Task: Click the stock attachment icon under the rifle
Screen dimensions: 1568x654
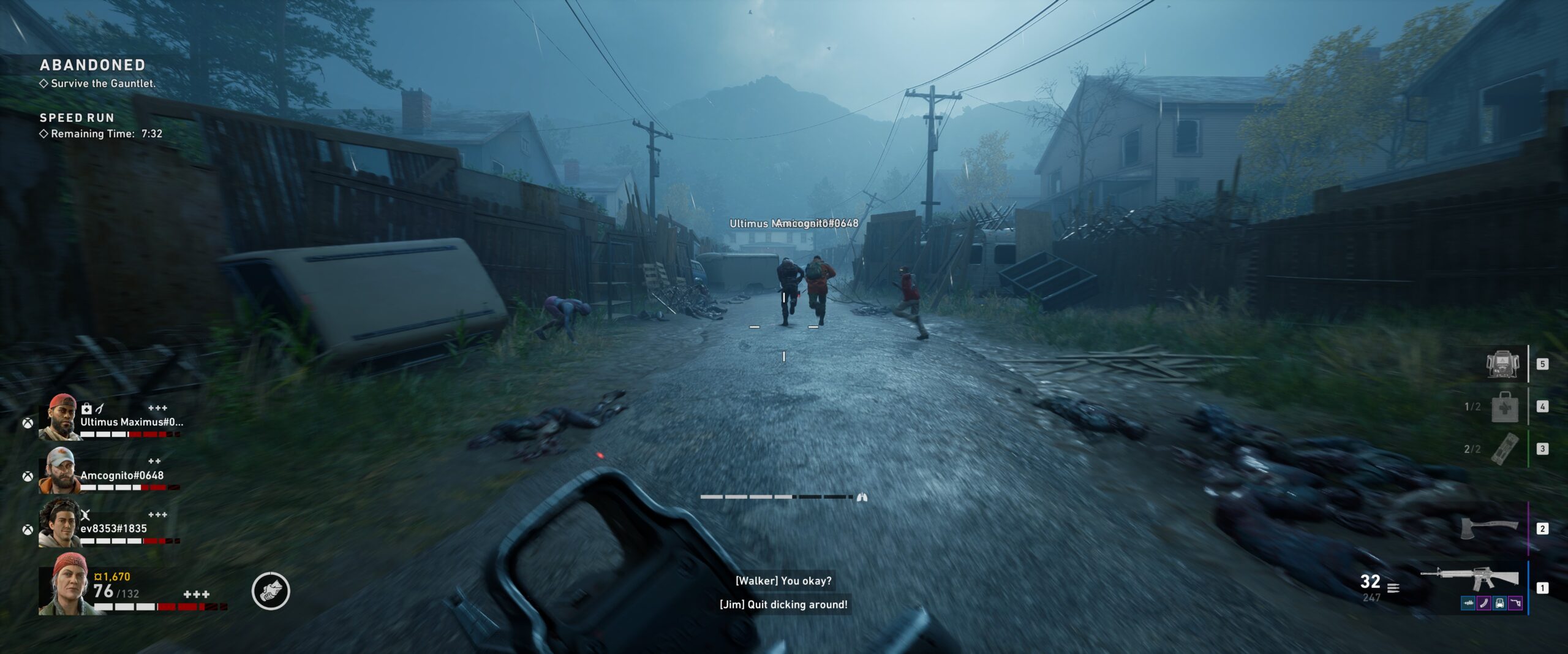Action: tap(1515, 604)
